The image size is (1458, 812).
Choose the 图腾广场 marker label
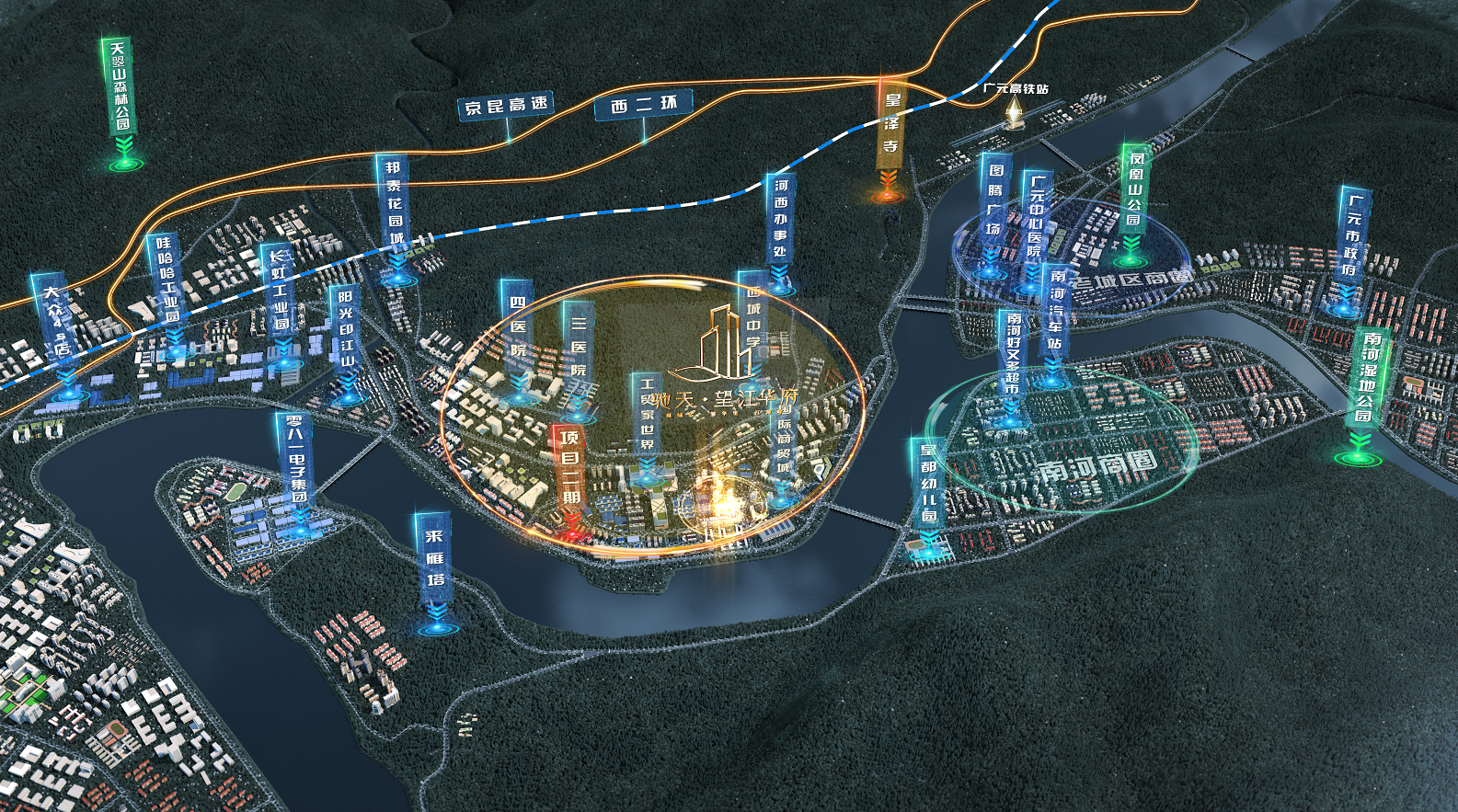[994, 199]
